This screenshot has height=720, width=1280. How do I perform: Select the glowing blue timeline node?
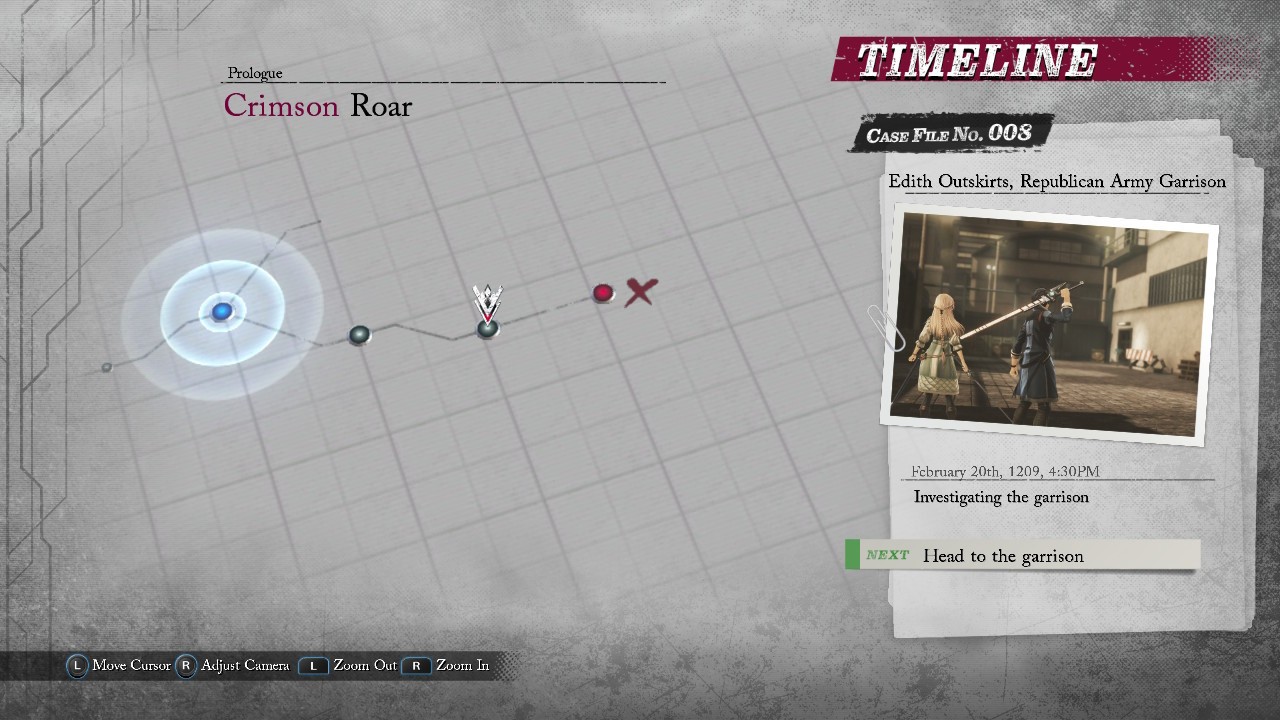pos(221,312)
